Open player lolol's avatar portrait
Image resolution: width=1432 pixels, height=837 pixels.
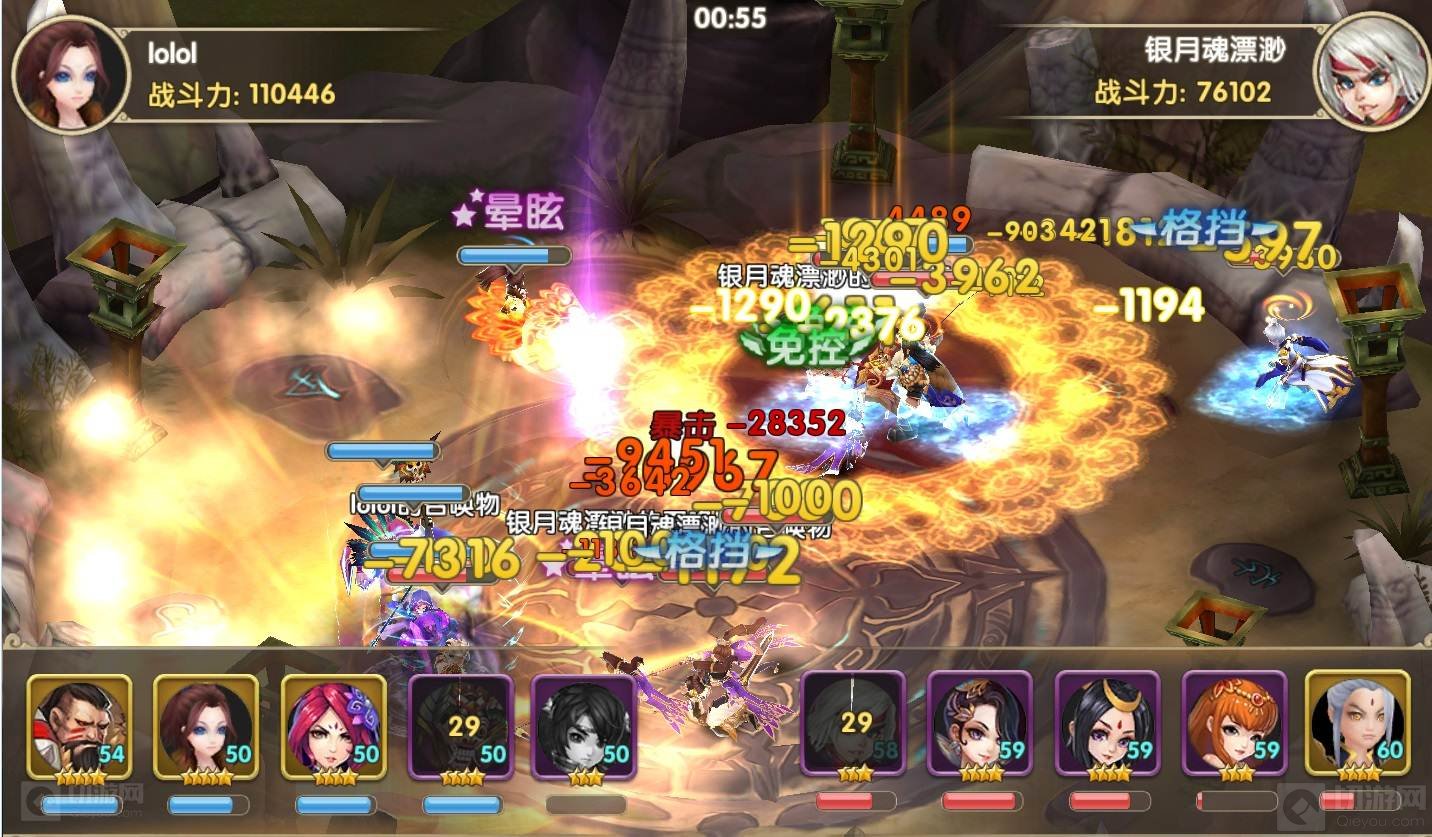[71, 74]
